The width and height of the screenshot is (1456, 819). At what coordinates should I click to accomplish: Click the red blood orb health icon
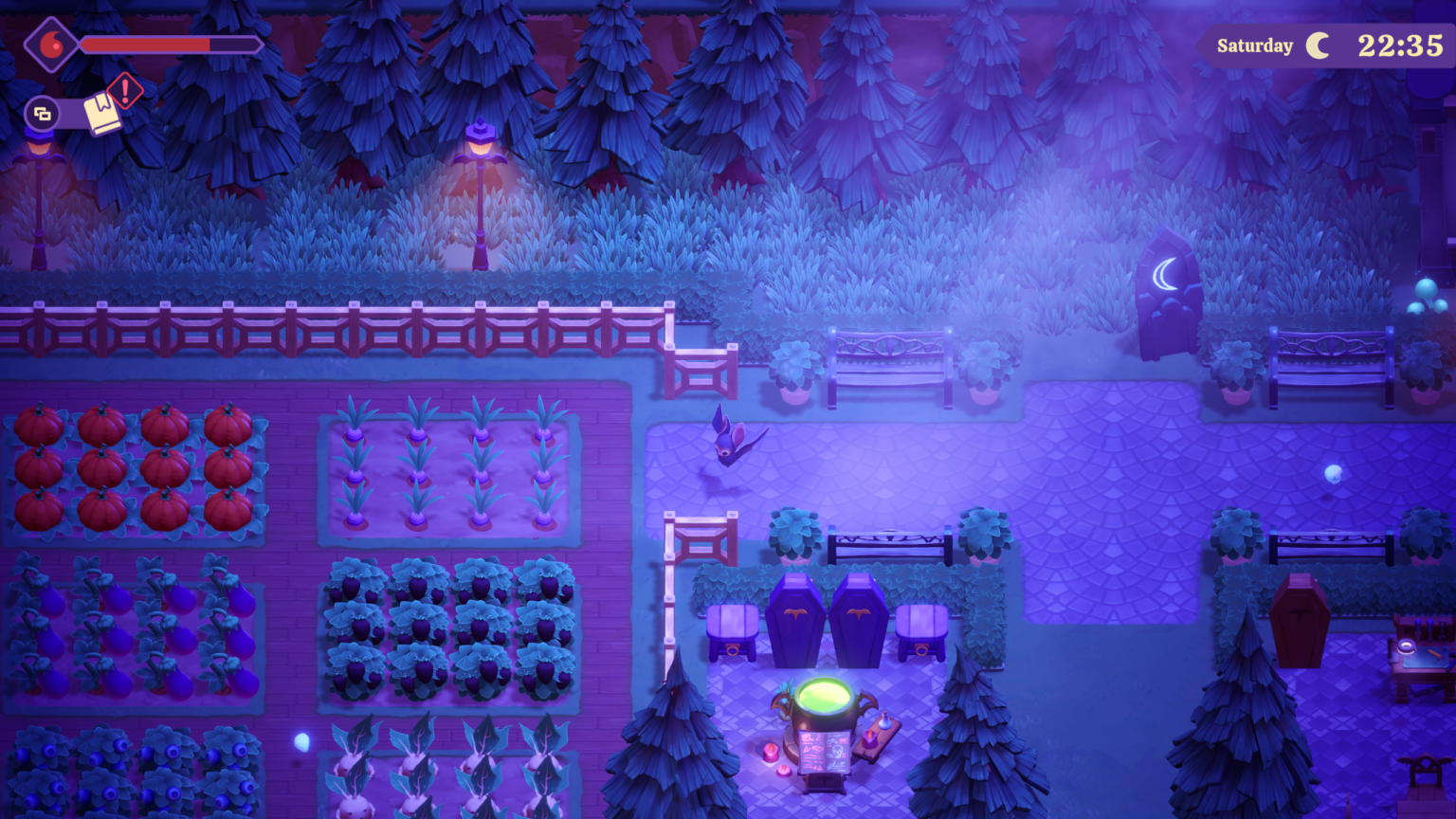click(50, 44)
